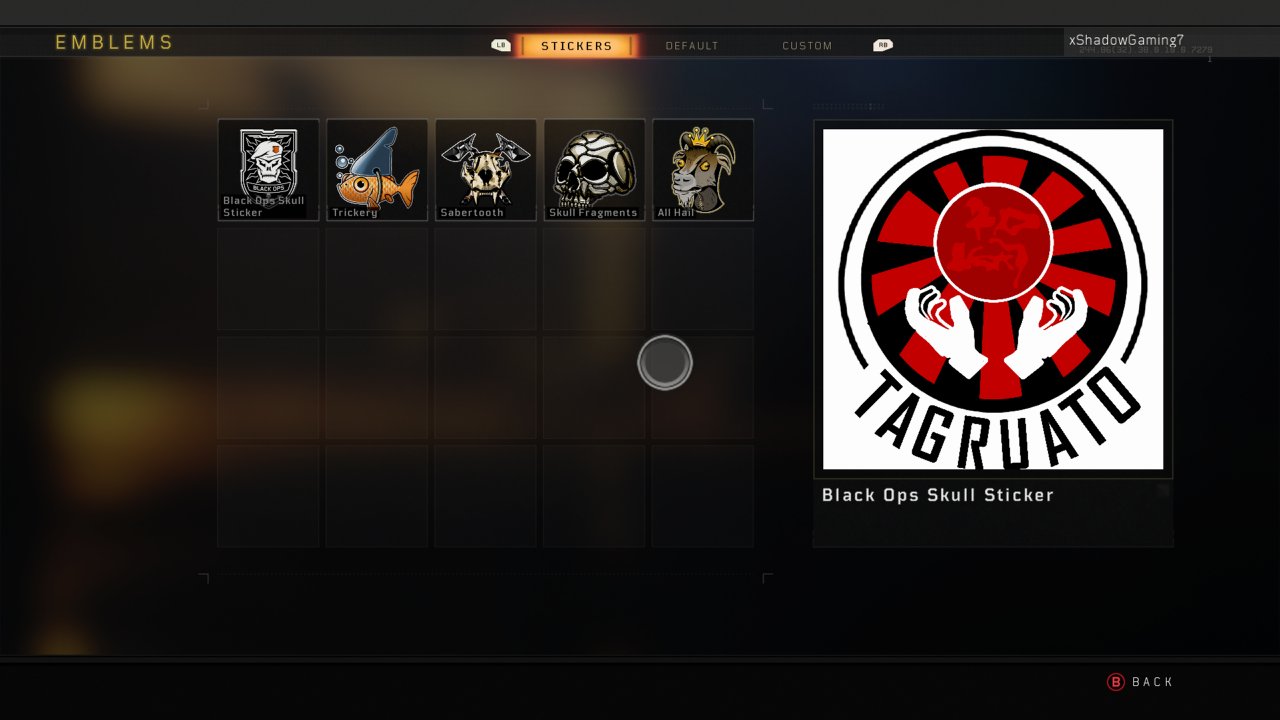
Task: Select the empty slot under Sabertooth
Action: [x=485, y=278]
